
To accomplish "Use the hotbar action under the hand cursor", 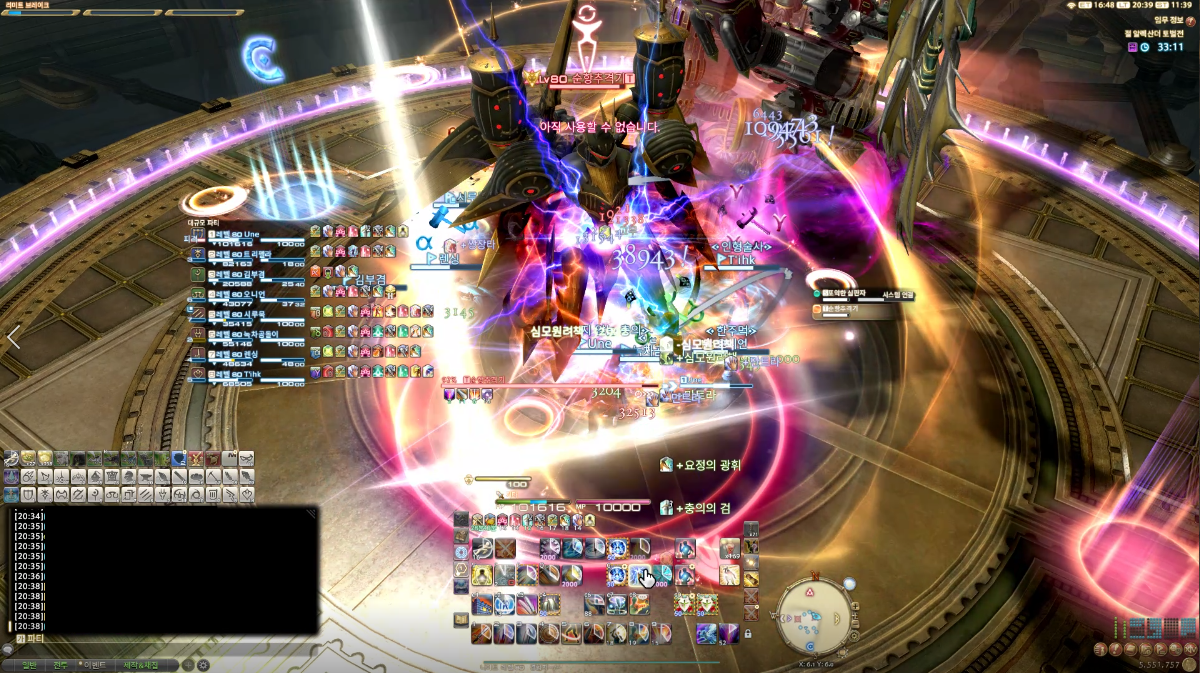I will pos(641,575).
